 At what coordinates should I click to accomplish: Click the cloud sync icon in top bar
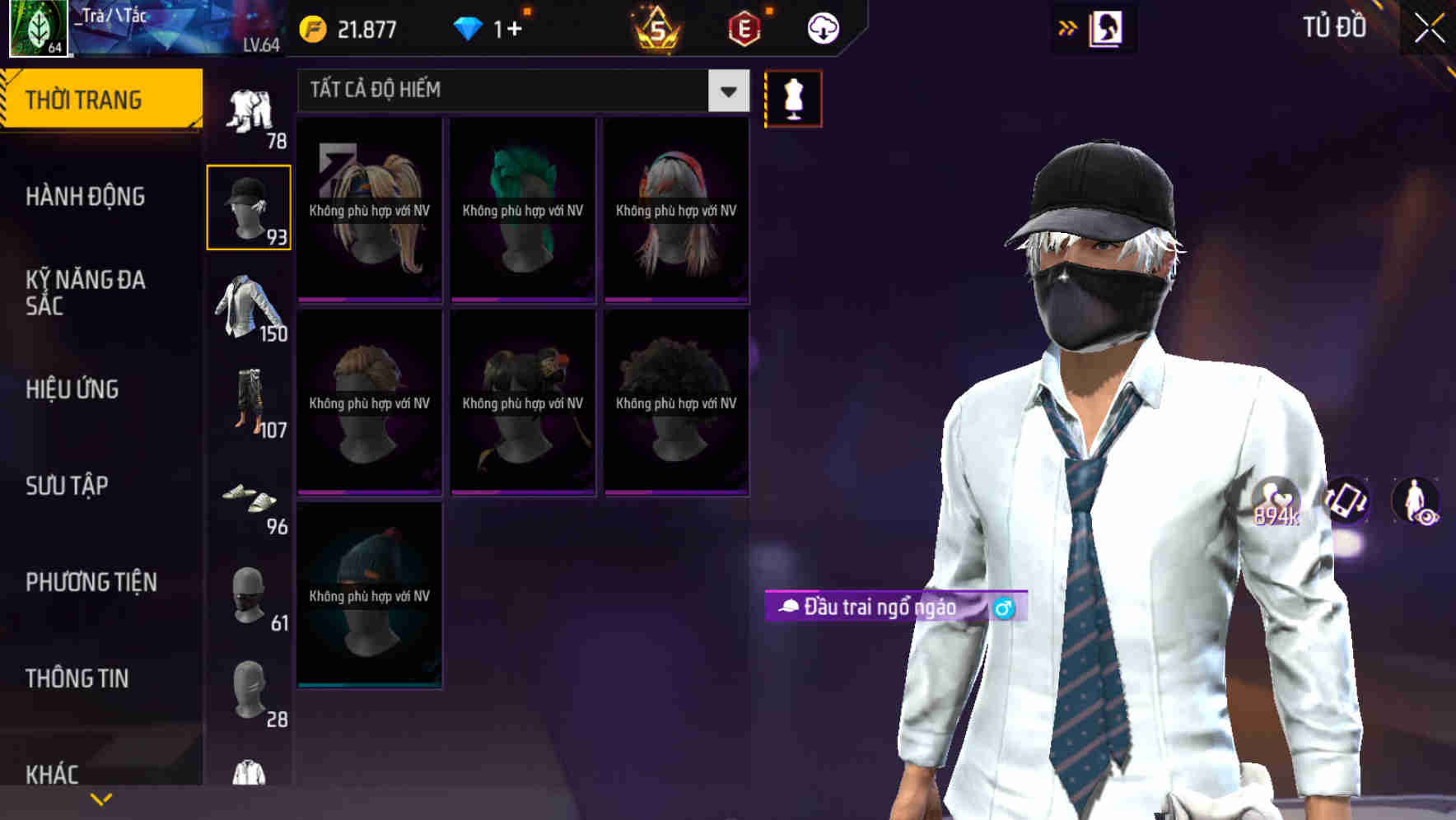[820, 27]
